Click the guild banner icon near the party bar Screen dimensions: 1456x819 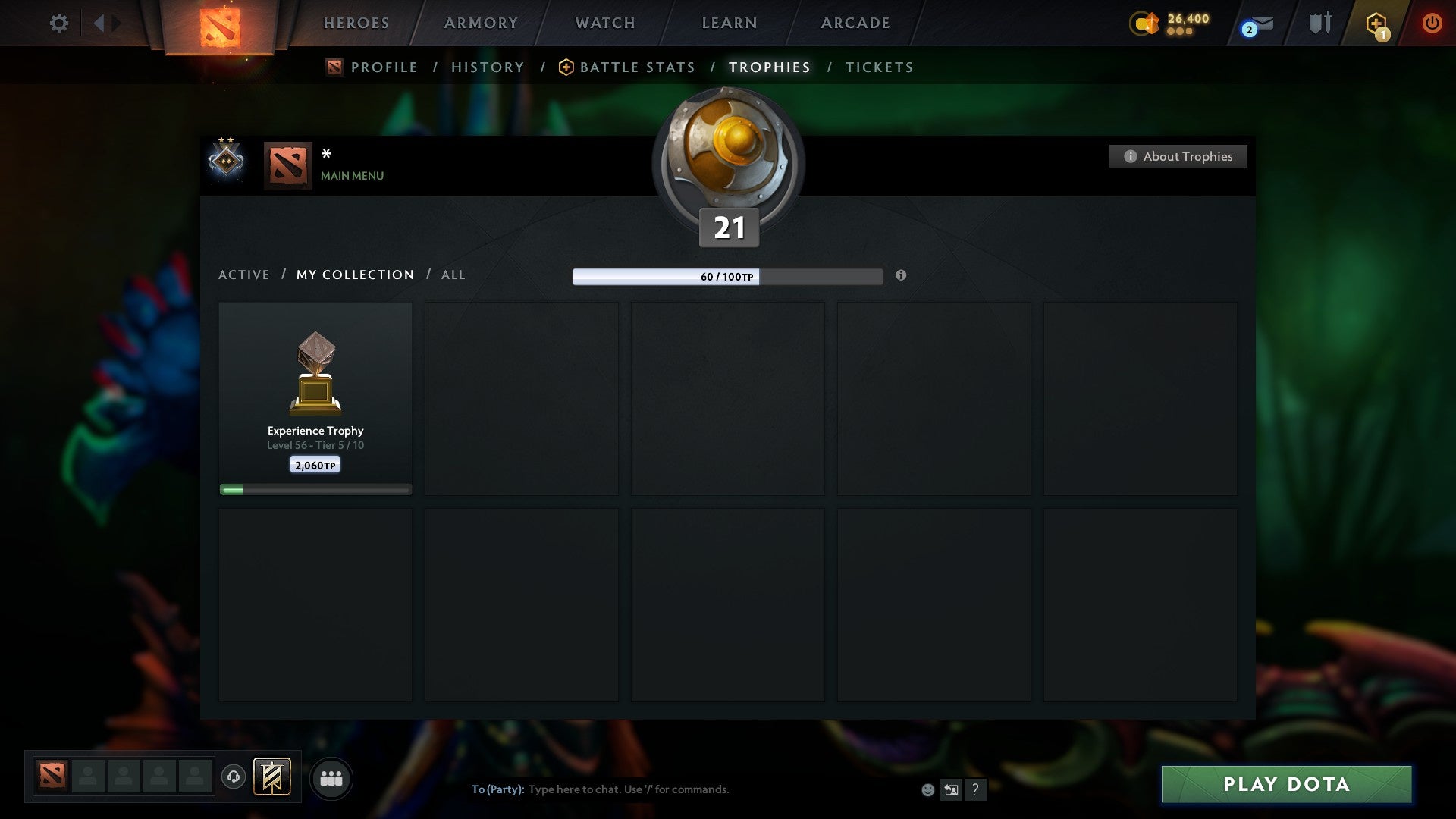pos(271,777)
